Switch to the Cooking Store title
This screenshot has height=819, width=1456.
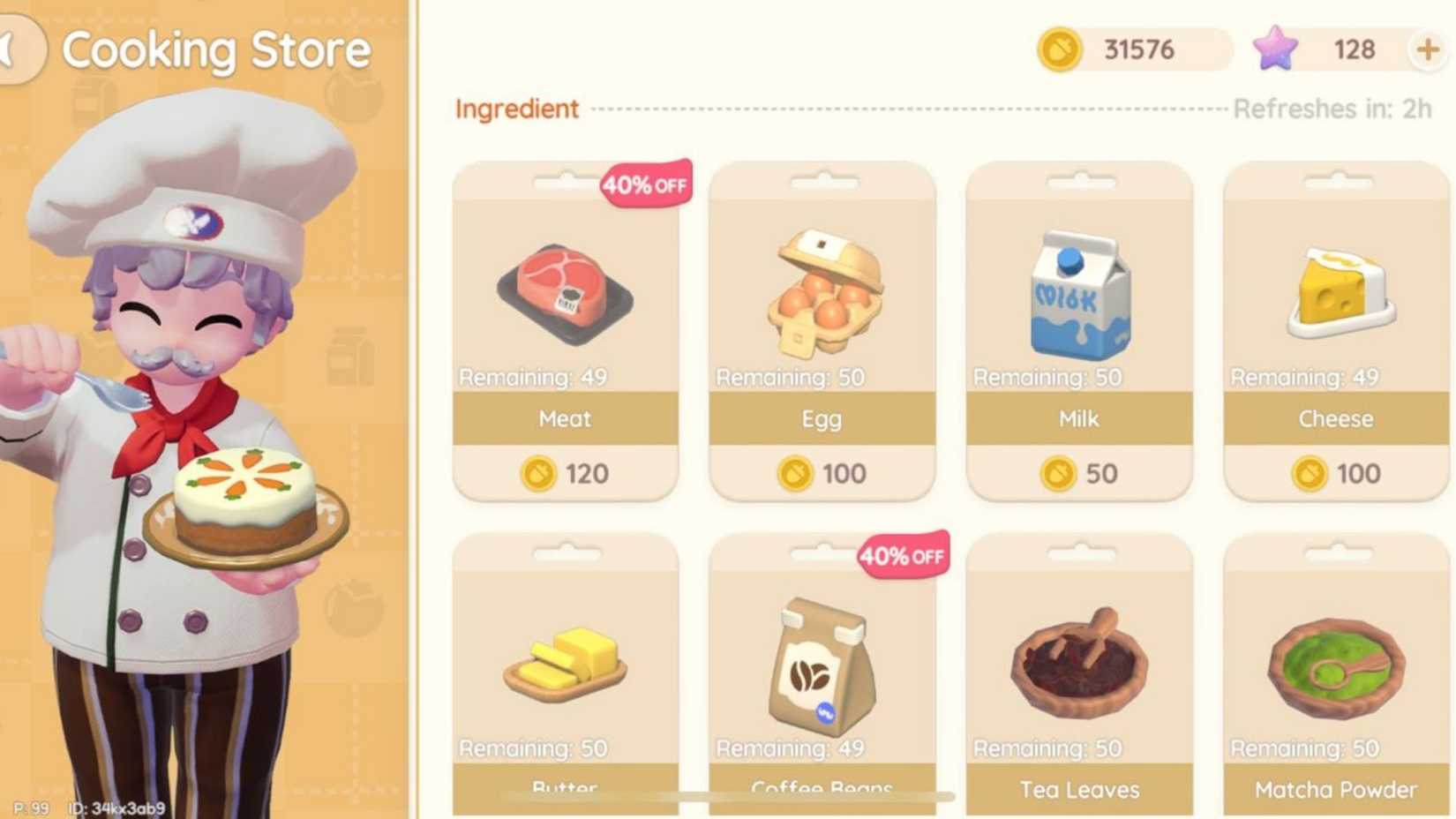point(220,49)
